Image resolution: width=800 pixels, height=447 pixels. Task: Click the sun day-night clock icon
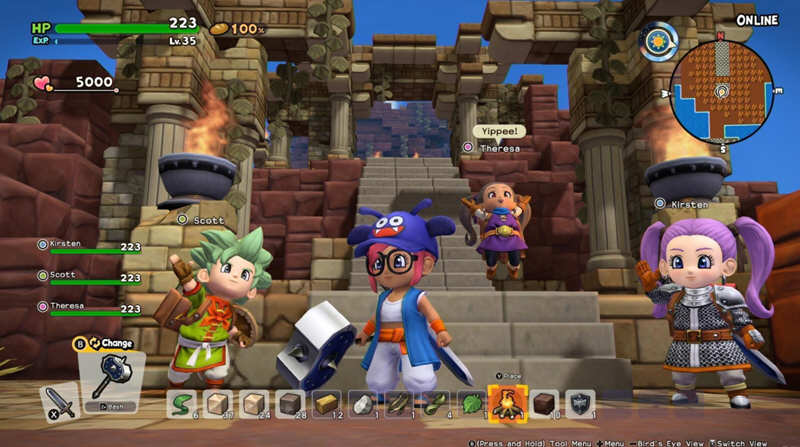coord(659,41)
